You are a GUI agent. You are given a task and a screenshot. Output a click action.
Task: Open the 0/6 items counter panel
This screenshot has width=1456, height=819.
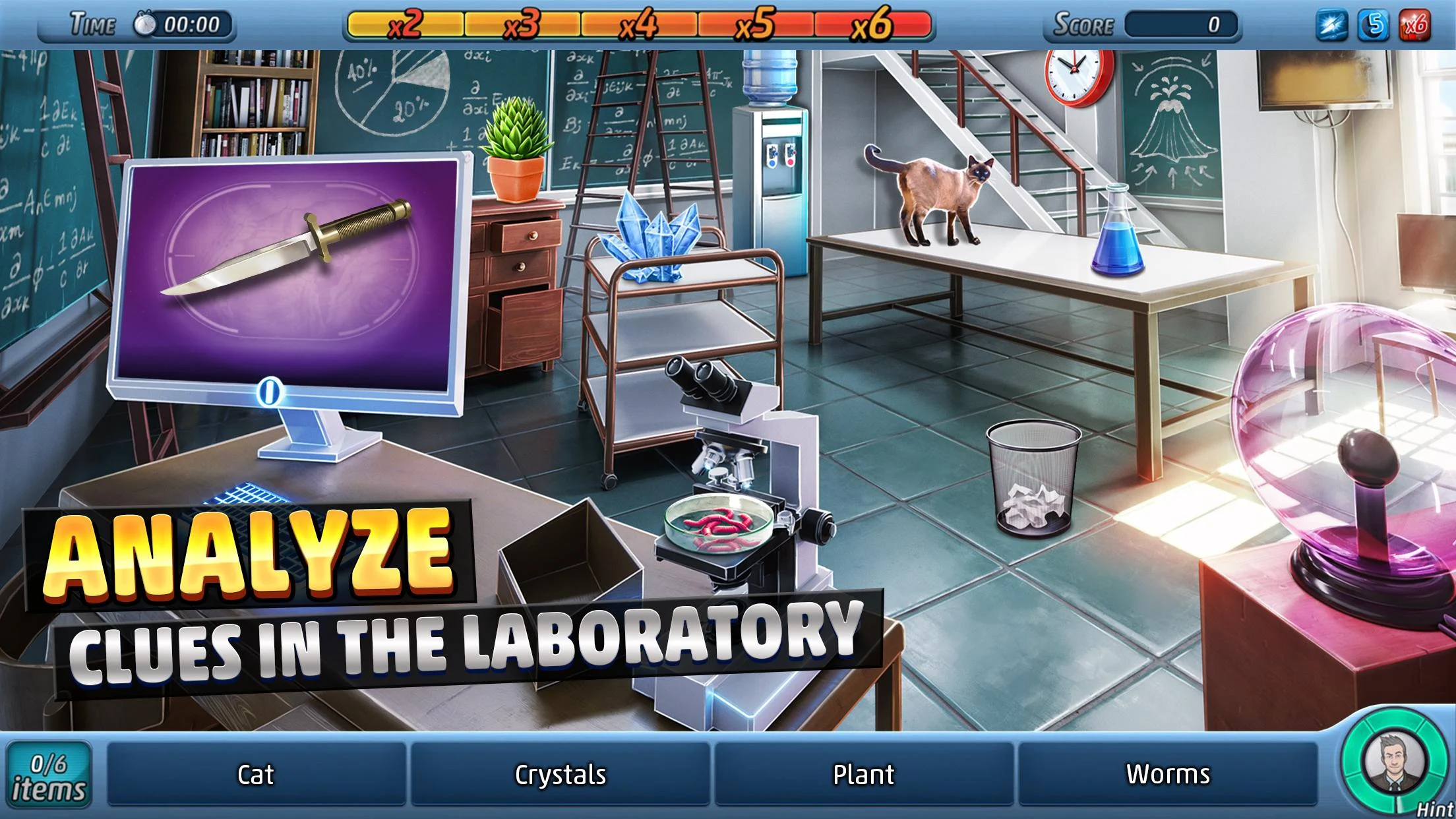(49, 775)
